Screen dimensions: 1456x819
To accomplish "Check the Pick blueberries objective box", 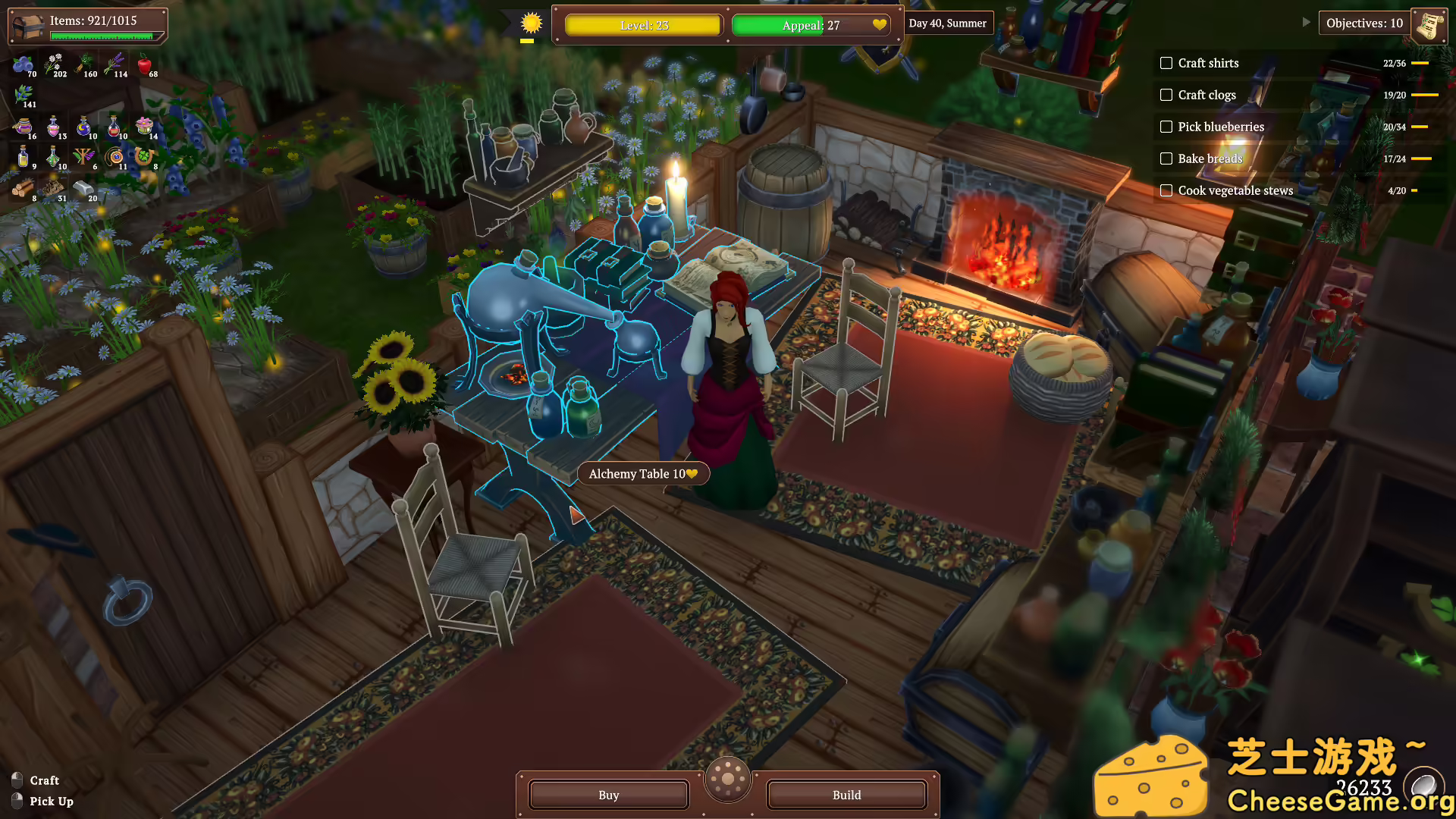I will pos(1166,127).
